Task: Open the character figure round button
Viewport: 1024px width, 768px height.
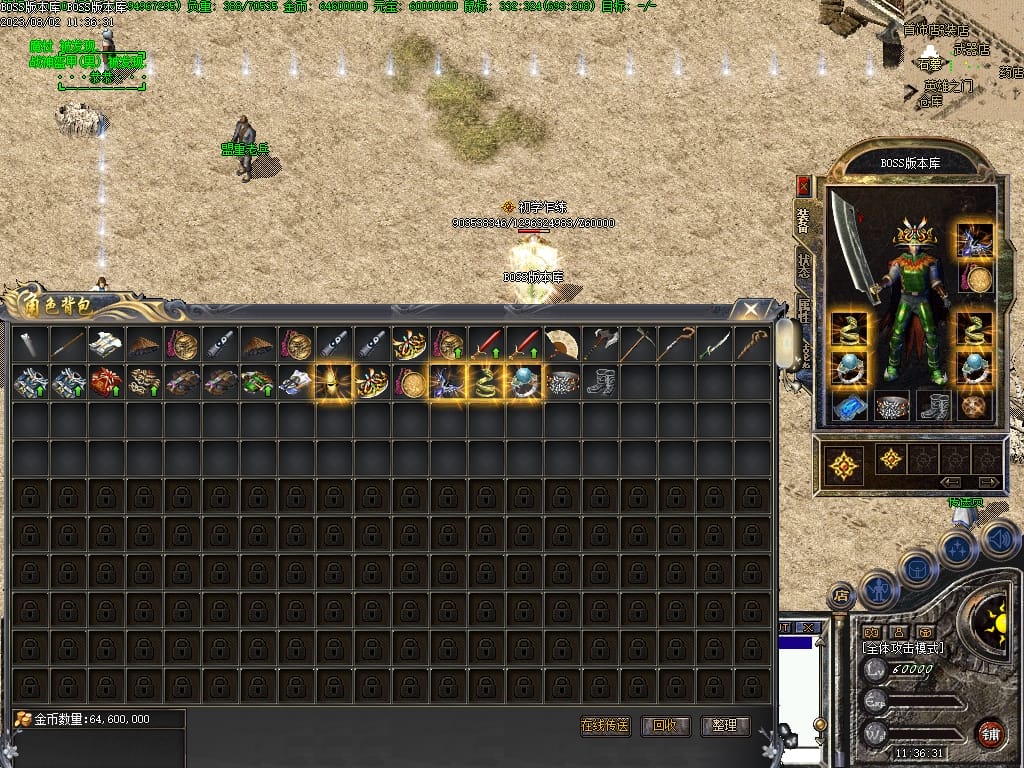Action: tap(877, 587)
